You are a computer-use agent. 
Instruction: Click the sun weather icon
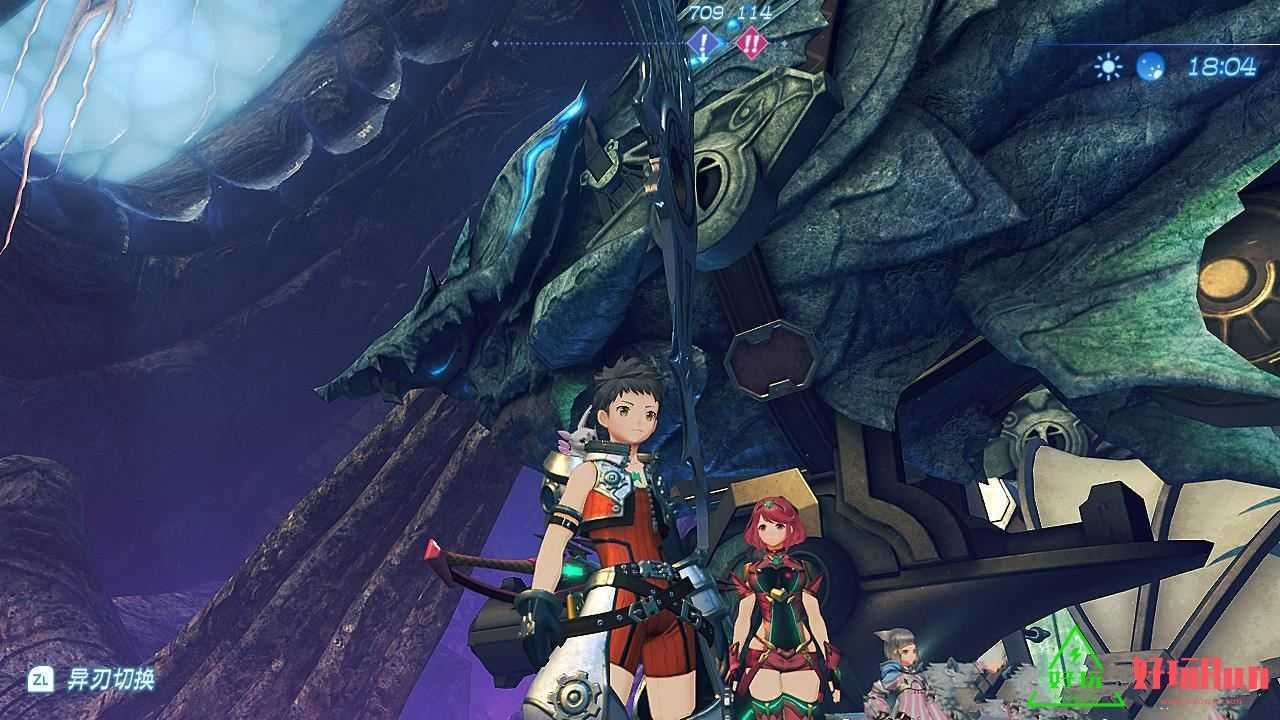(1107, 67)
